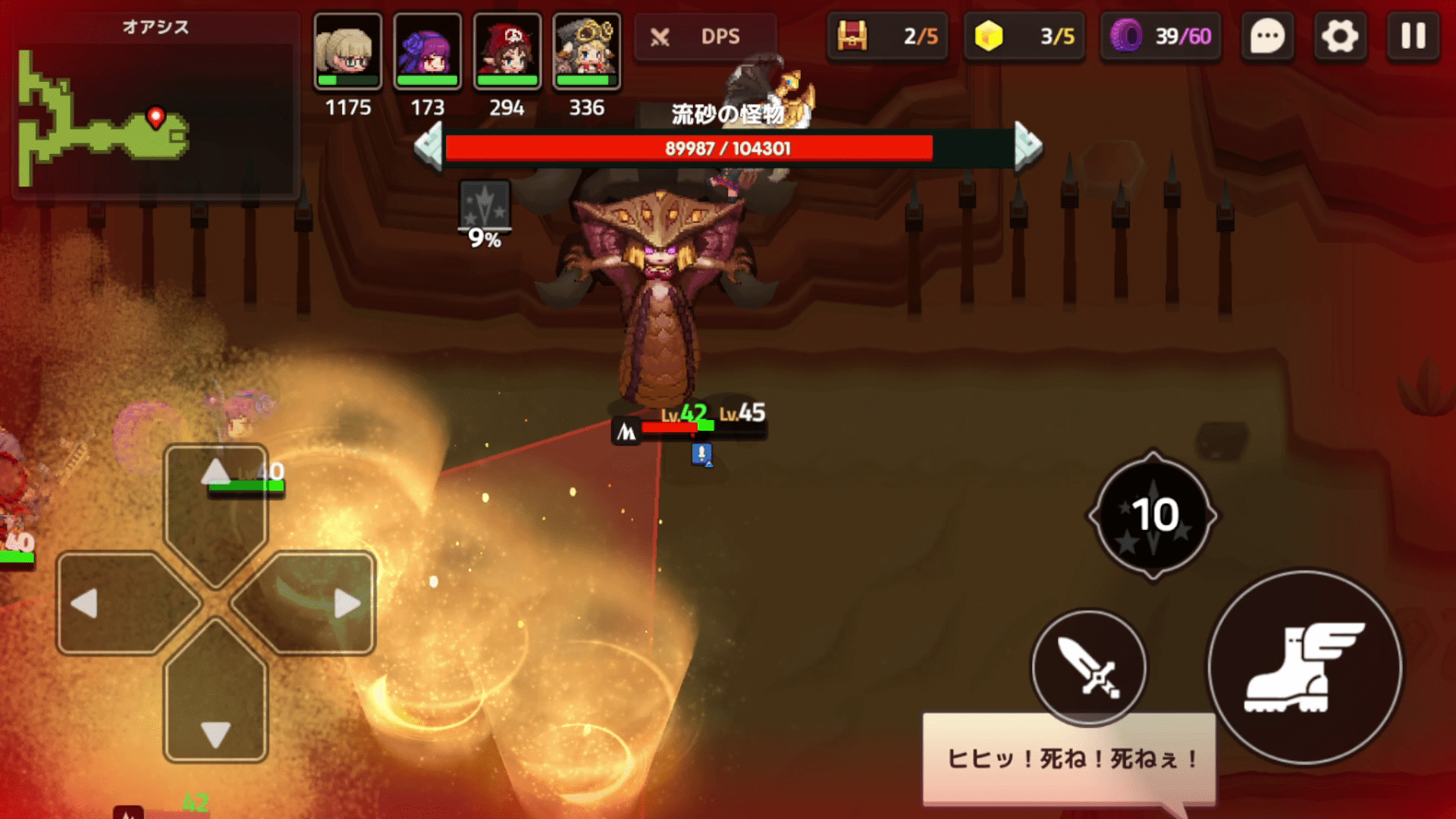
Task: Select the purple-haired hero portrait
Action: pos(428,51)
